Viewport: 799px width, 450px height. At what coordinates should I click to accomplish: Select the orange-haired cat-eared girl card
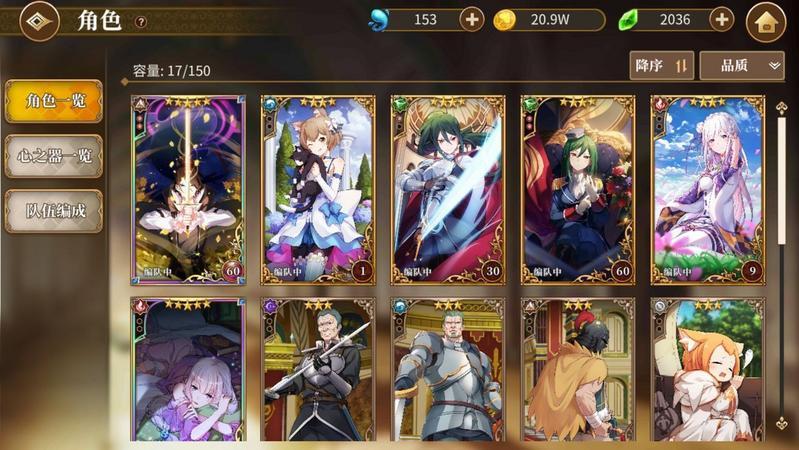click(x=707, y=370)
